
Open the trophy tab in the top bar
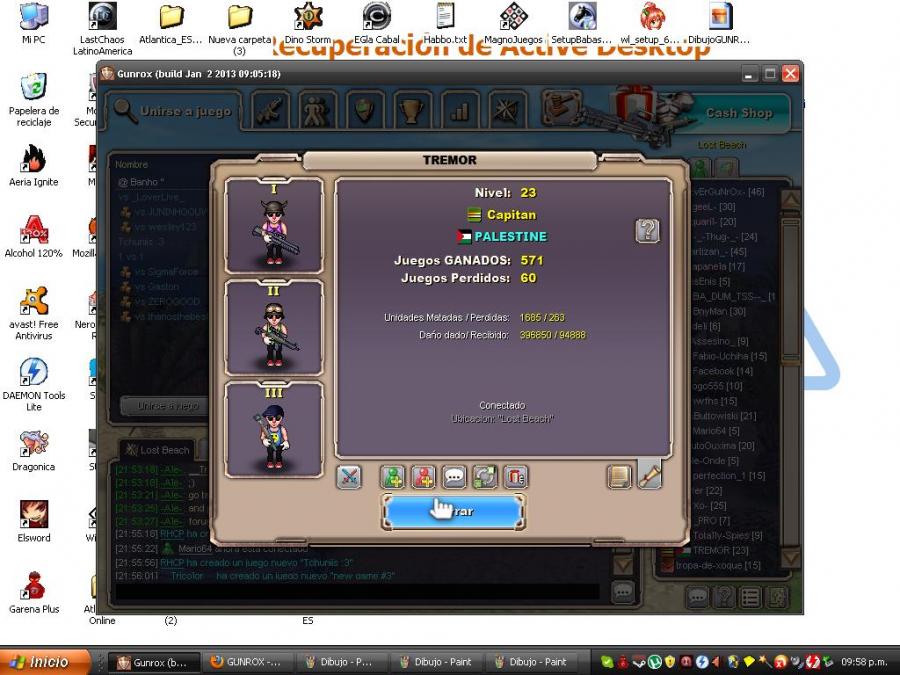[x=410, y=110]
